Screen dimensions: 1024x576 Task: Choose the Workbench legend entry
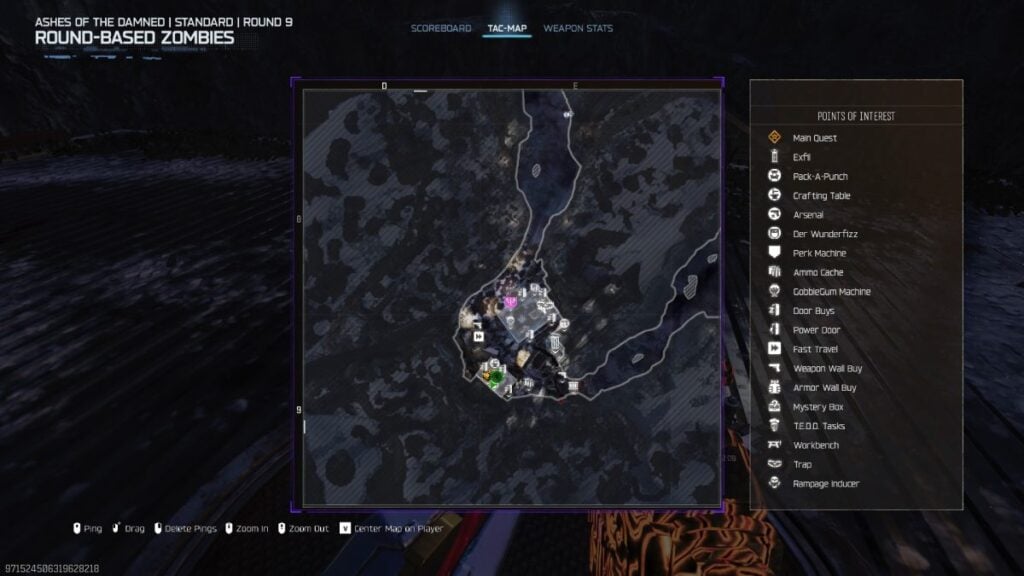coord(815,445)
